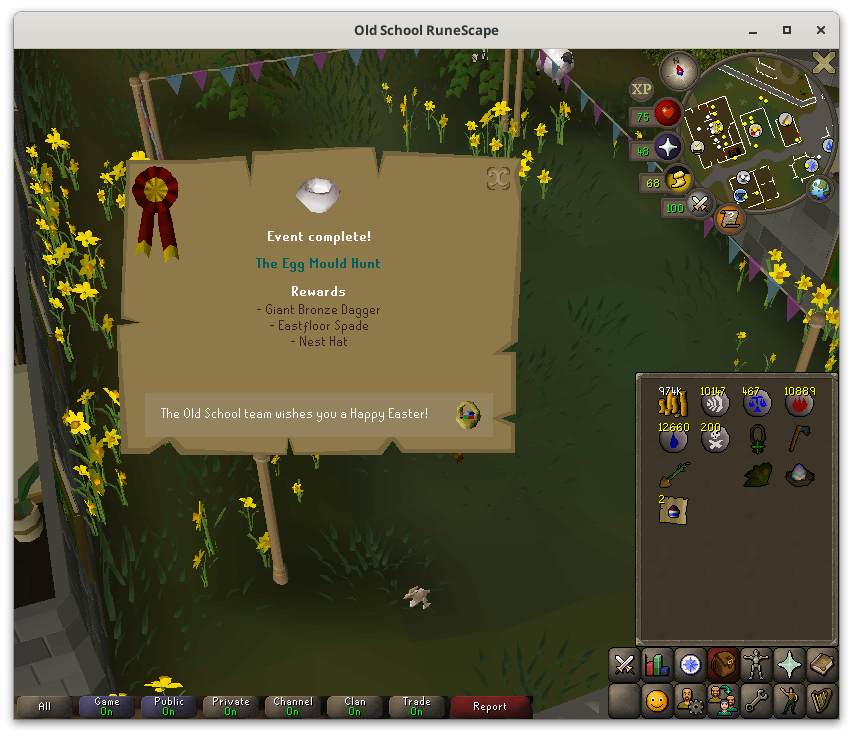853x736 pixels.
Task: Close the Event complete scroll
Action: tap(498, 178)
